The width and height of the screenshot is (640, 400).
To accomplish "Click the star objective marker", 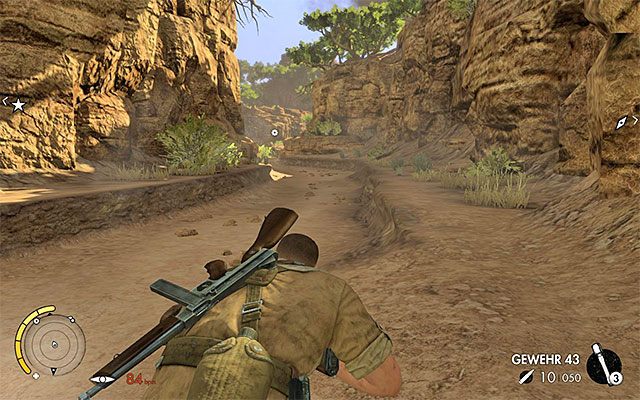I will [18, 103].
